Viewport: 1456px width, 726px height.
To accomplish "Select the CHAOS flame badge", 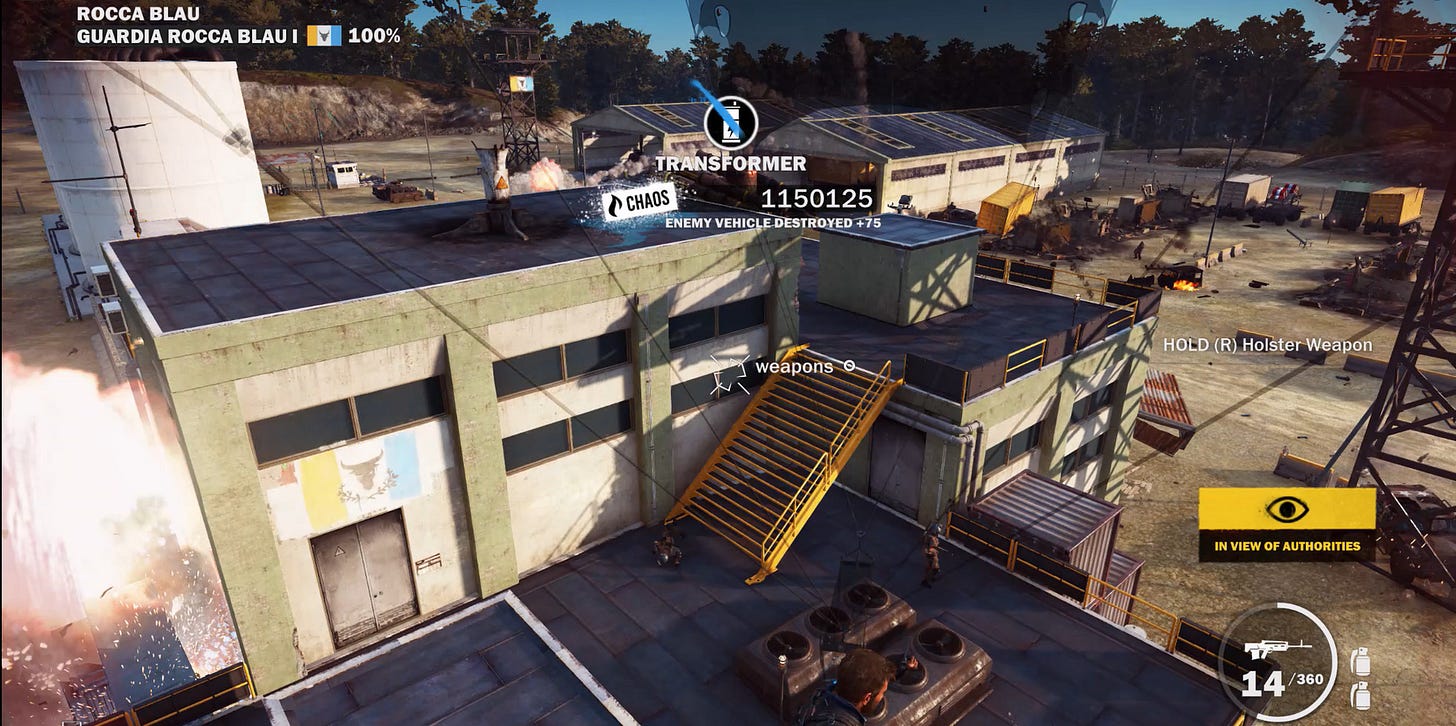I will coord(638,203).
